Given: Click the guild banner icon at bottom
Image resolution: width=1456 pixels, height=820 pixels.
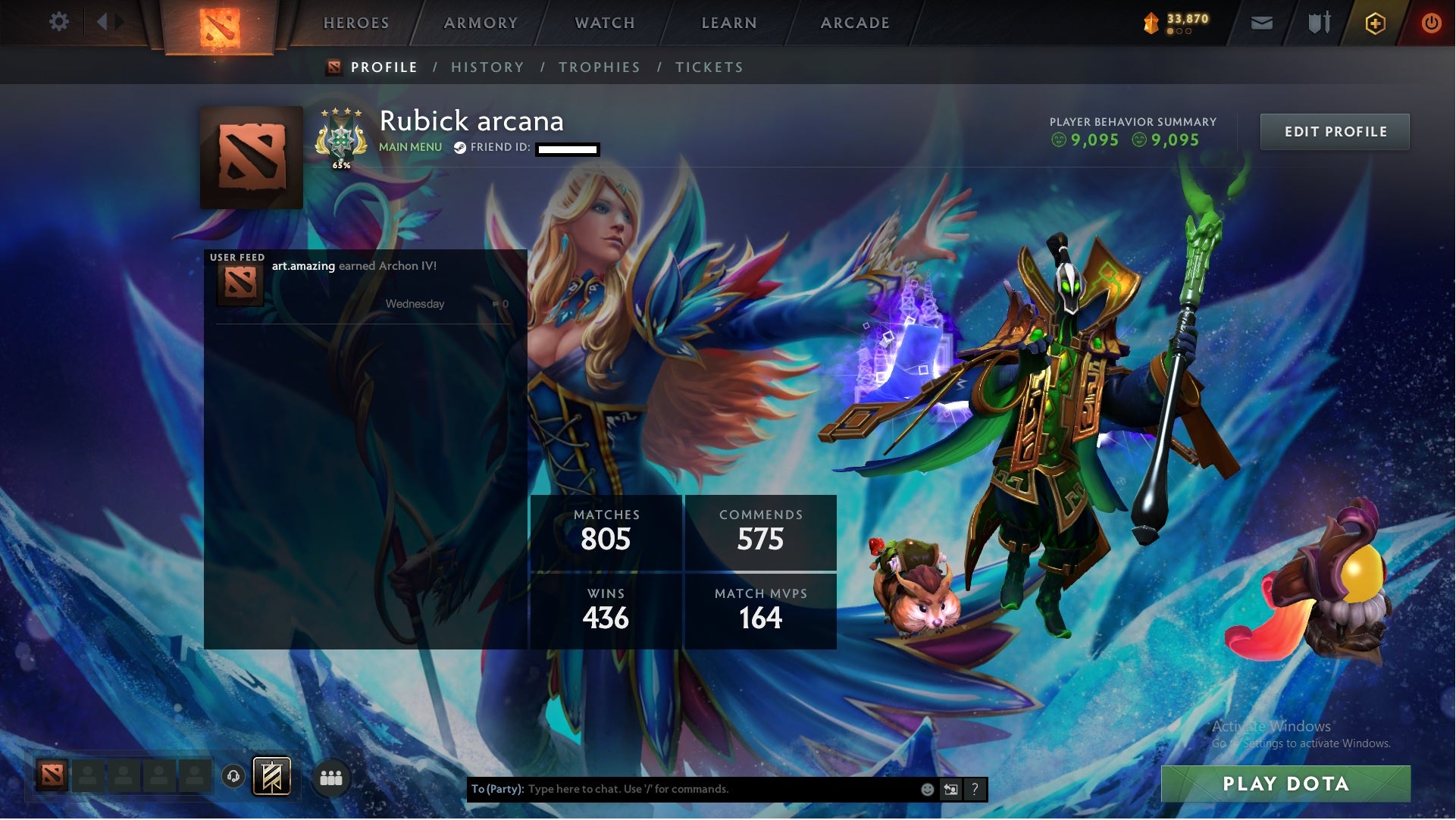Looking at the screenshot, I should click(x=271, y=777).
